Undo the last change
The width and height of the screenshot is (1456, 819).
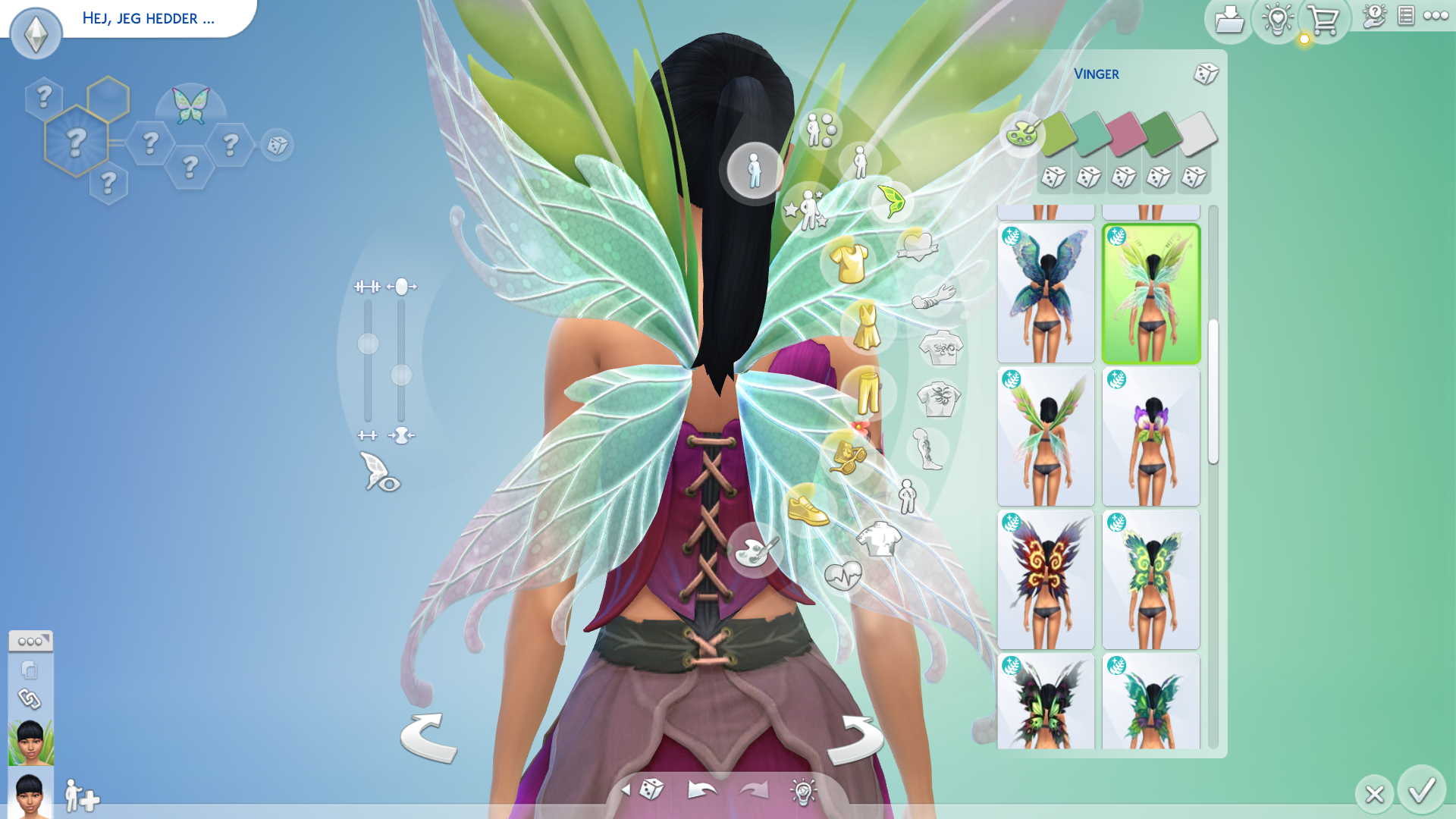[x=701, y=791]
